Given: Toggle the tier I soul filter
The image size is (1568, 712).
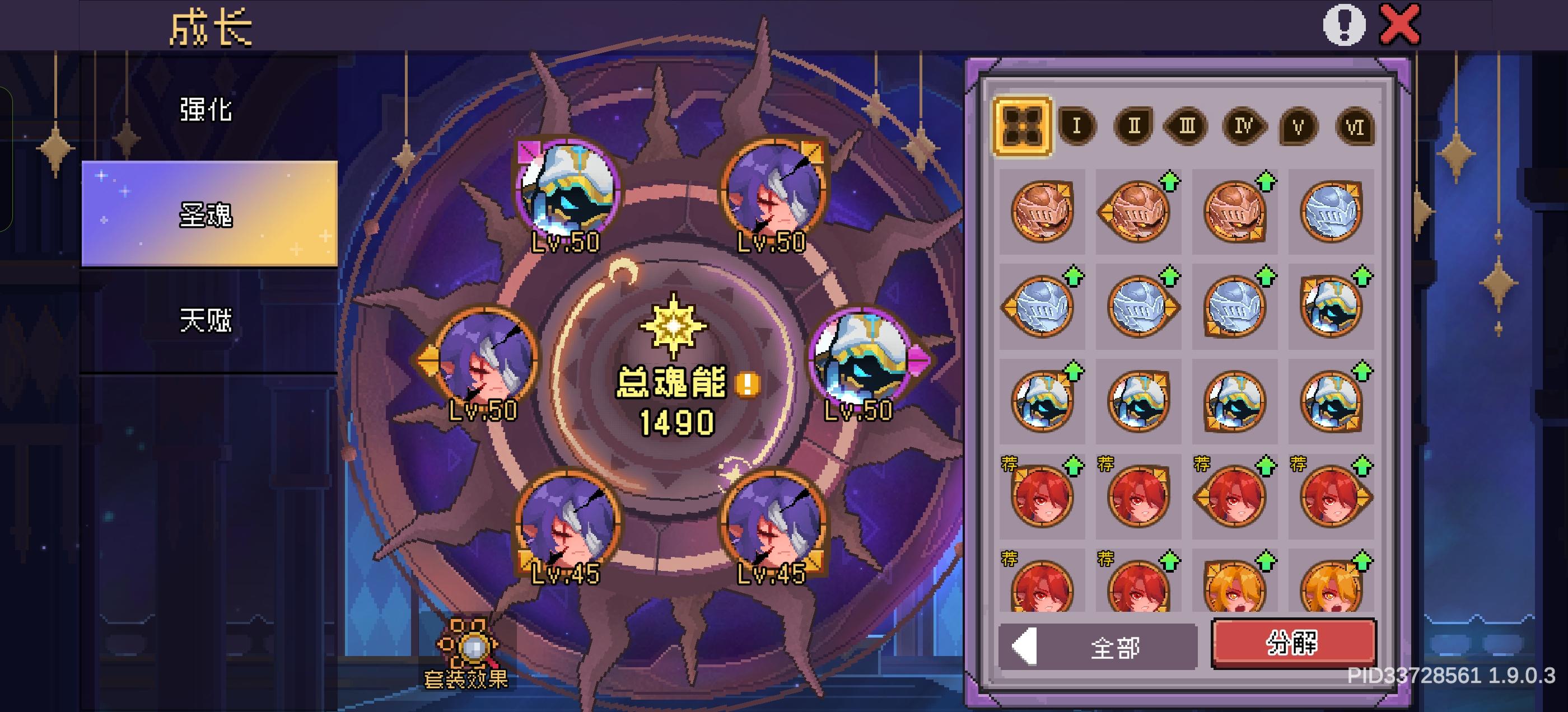Looking at the screenshot, I should pyautogui.click(x=1075, y=126).
